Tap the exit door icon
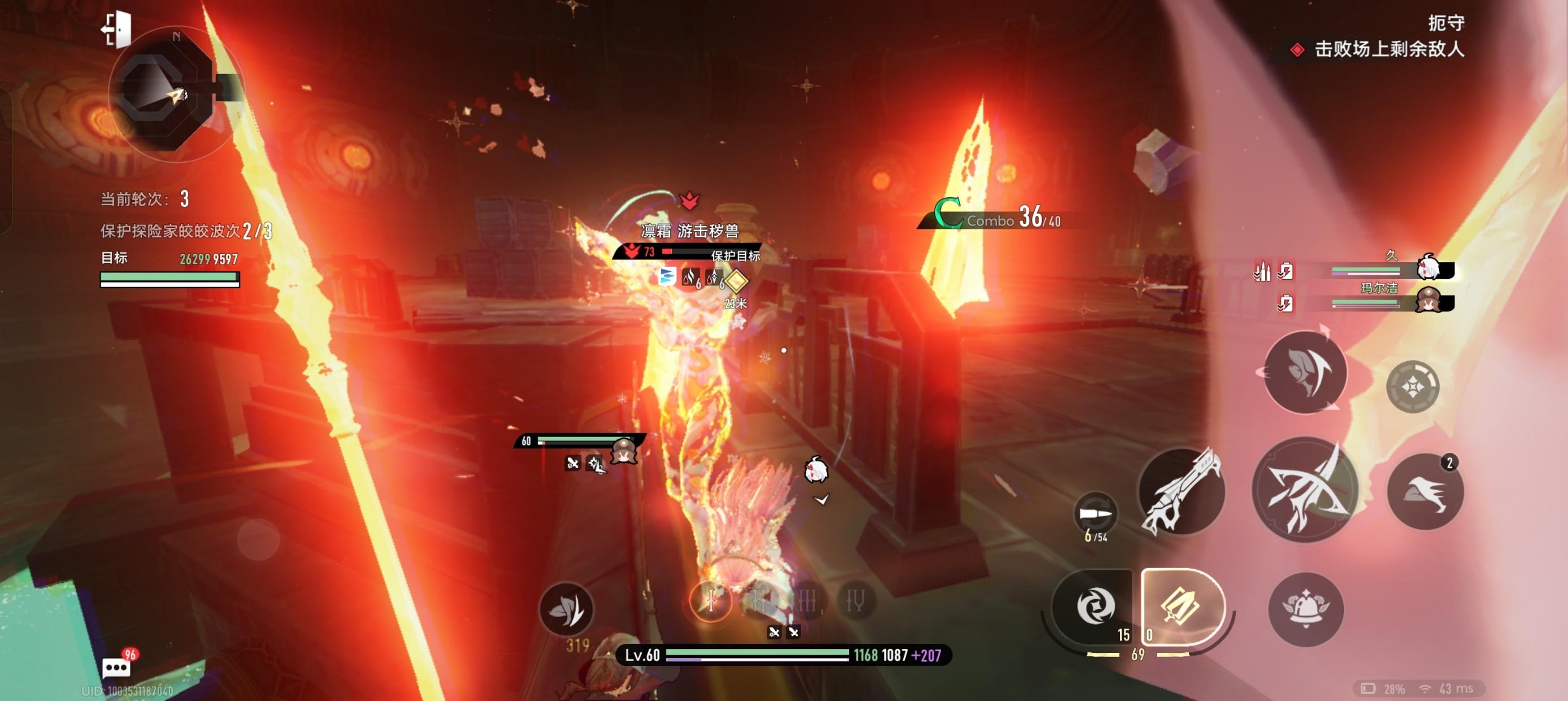The height and width of the screenshot is (701, 1568). [x=117, y=28]
